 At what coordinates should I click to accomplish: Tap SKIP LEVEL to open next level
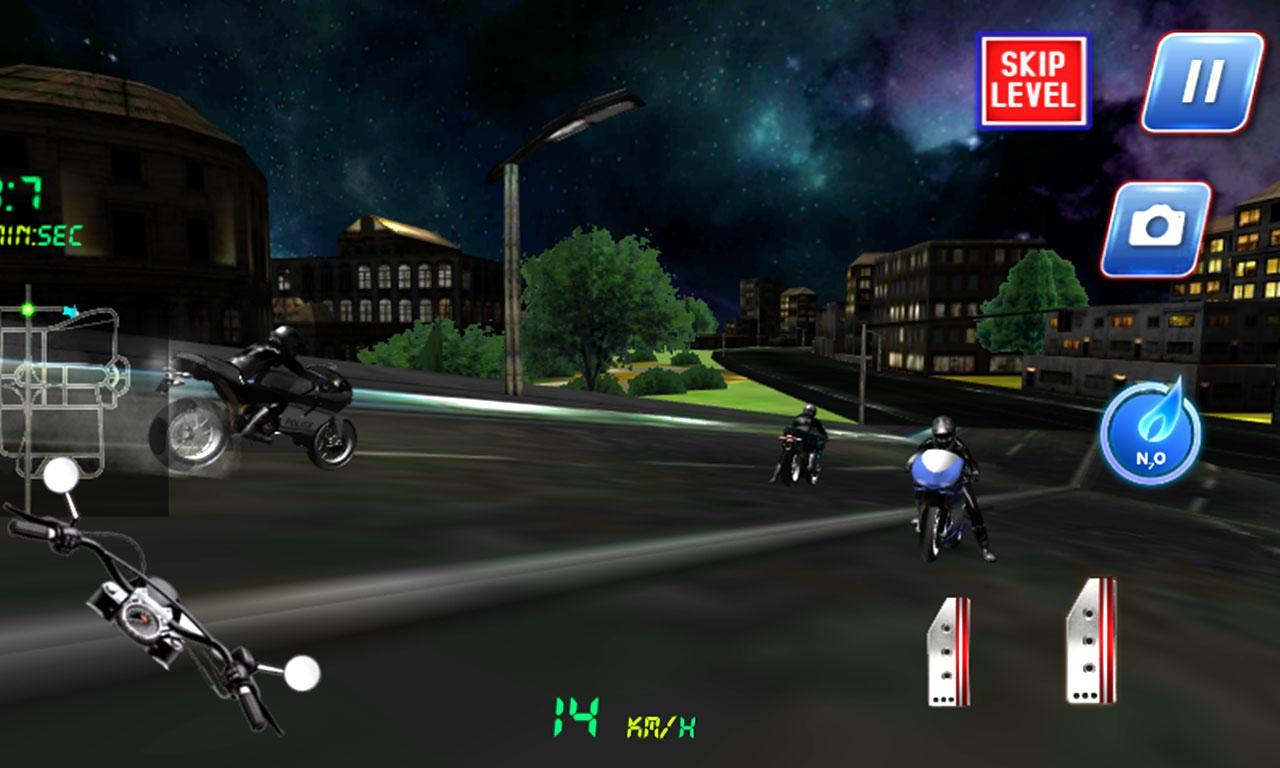(1034, 76)
